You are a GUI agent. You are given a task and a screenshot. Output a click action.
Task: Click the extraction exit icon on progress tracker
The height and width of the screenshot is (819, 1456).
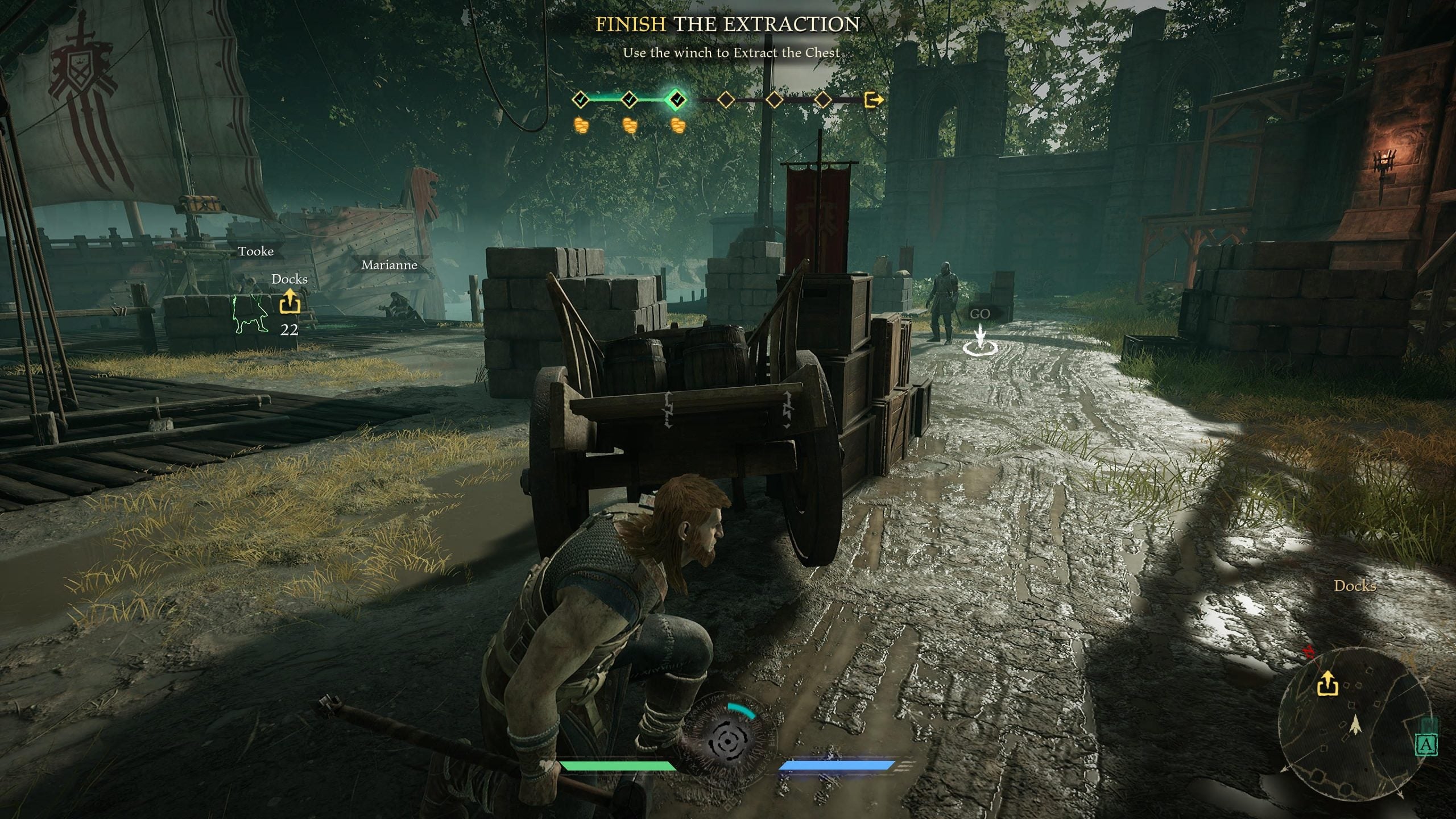coord(873,100)
